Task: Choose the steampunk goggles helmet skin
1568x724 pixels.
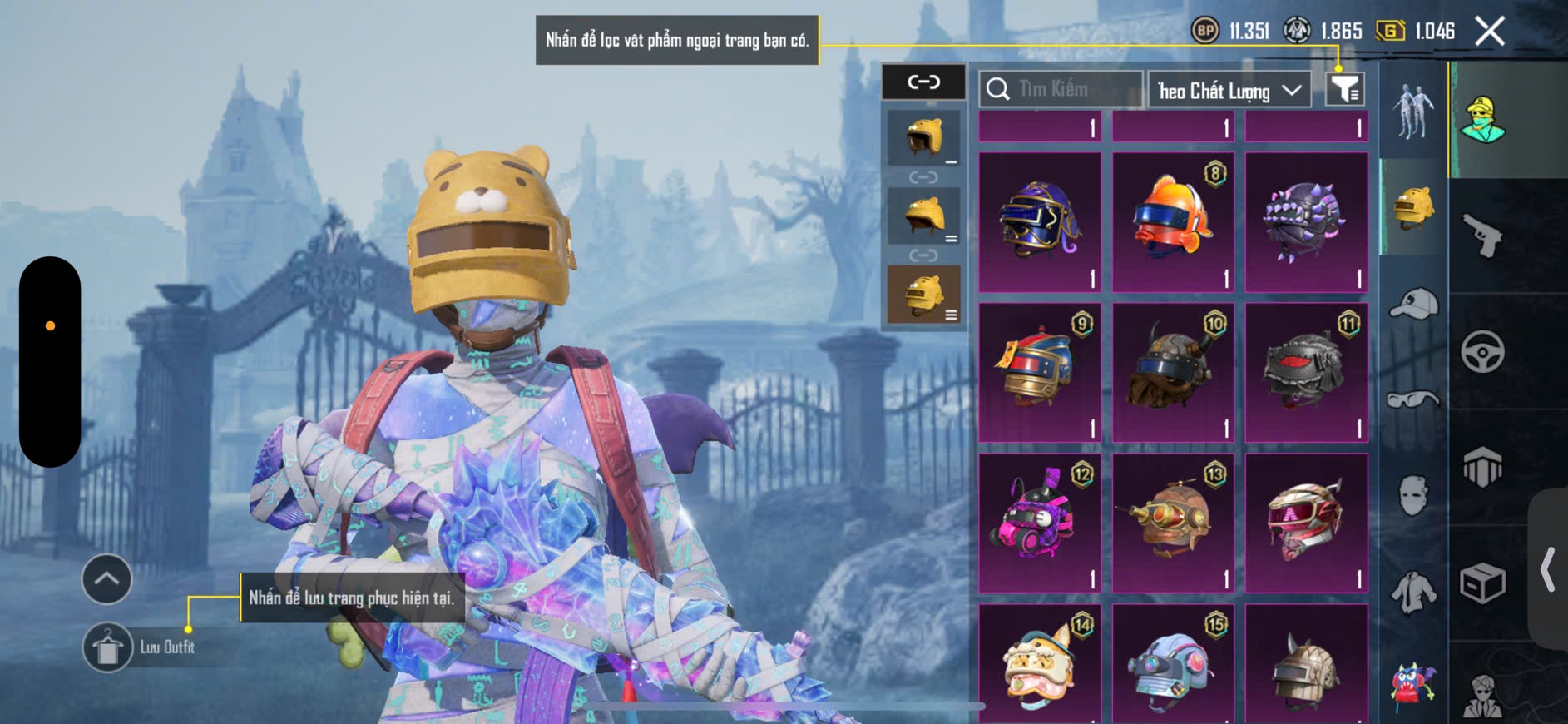Action: click(1173, 523)
